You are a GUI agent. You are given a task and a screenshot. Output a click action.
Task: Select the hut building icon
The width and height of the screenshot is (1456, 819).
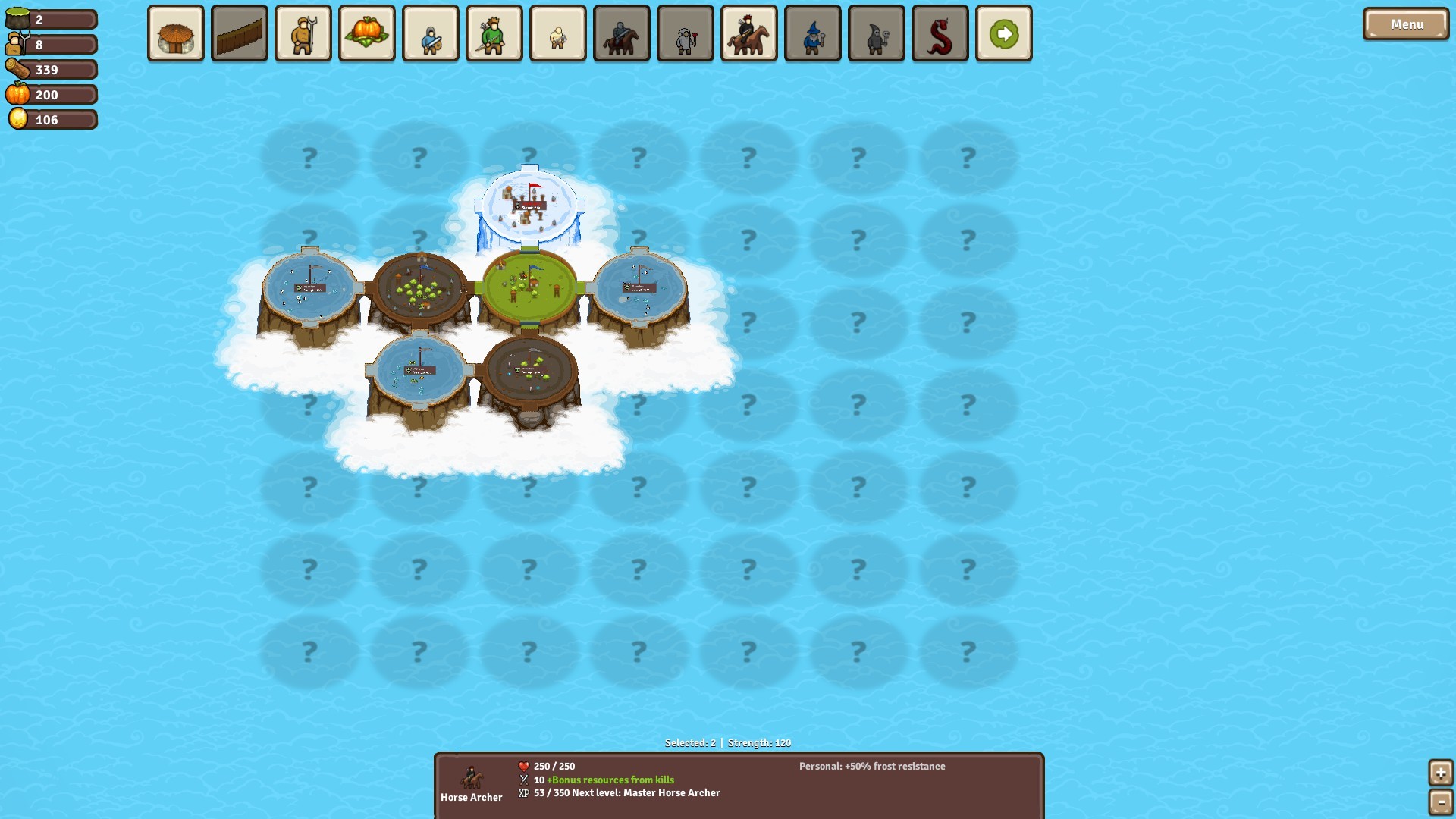pos(175,33)
